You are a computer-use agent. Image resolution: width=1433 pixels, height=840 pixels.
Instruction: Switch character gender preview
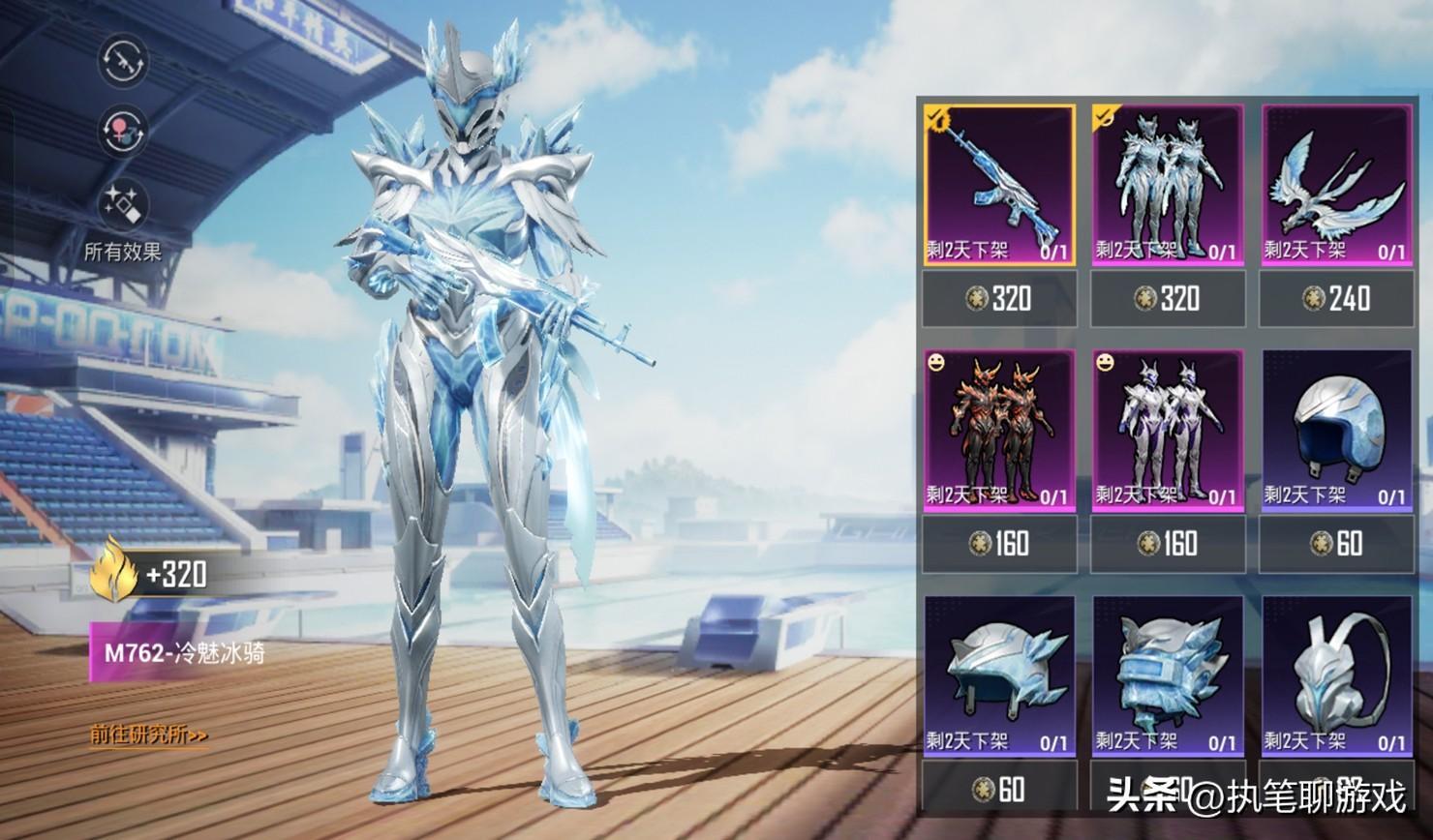click(123, 131)
